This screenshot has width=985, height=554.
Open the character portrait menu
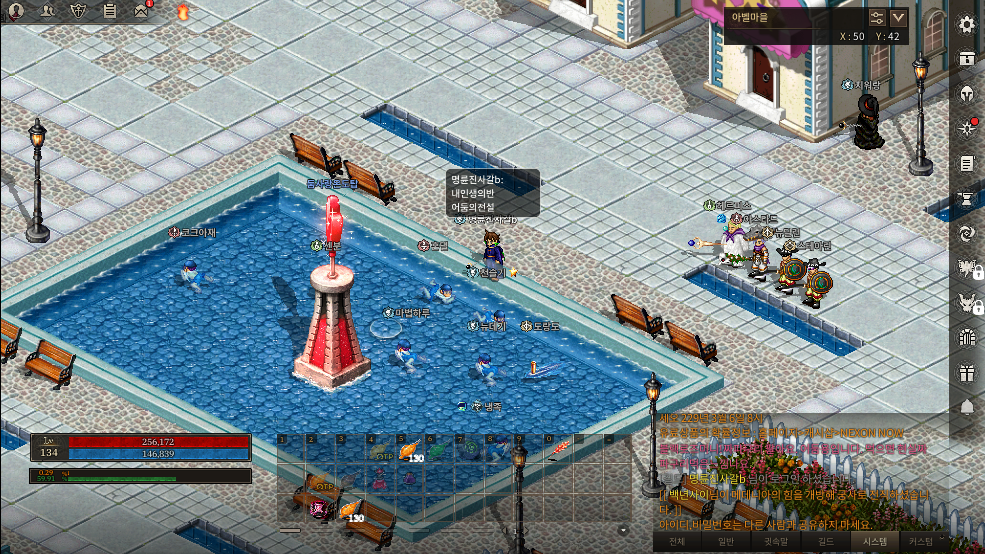point(16,12)
